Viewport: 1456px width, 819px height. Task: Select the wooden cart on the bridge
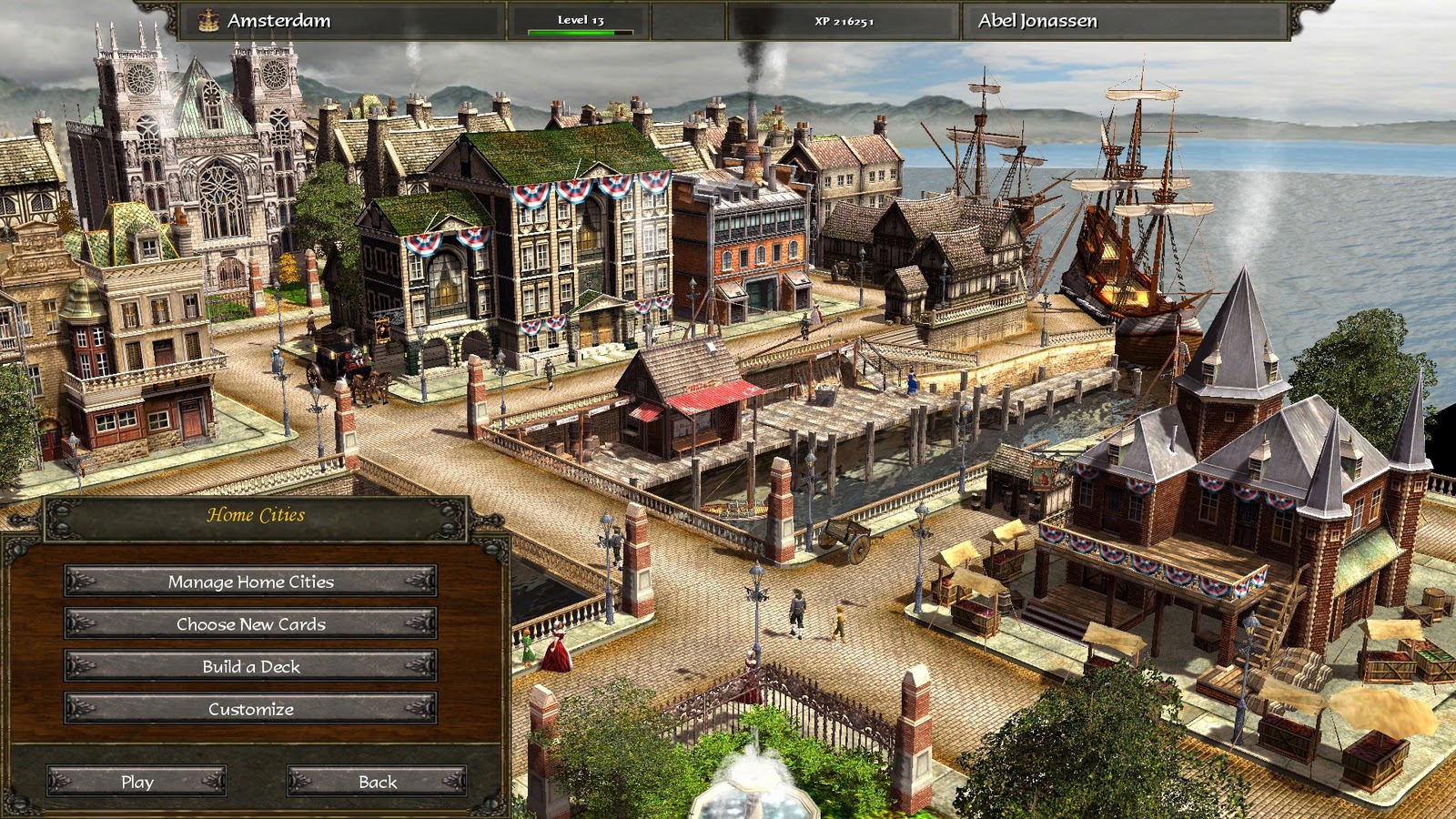coord(846,537)
